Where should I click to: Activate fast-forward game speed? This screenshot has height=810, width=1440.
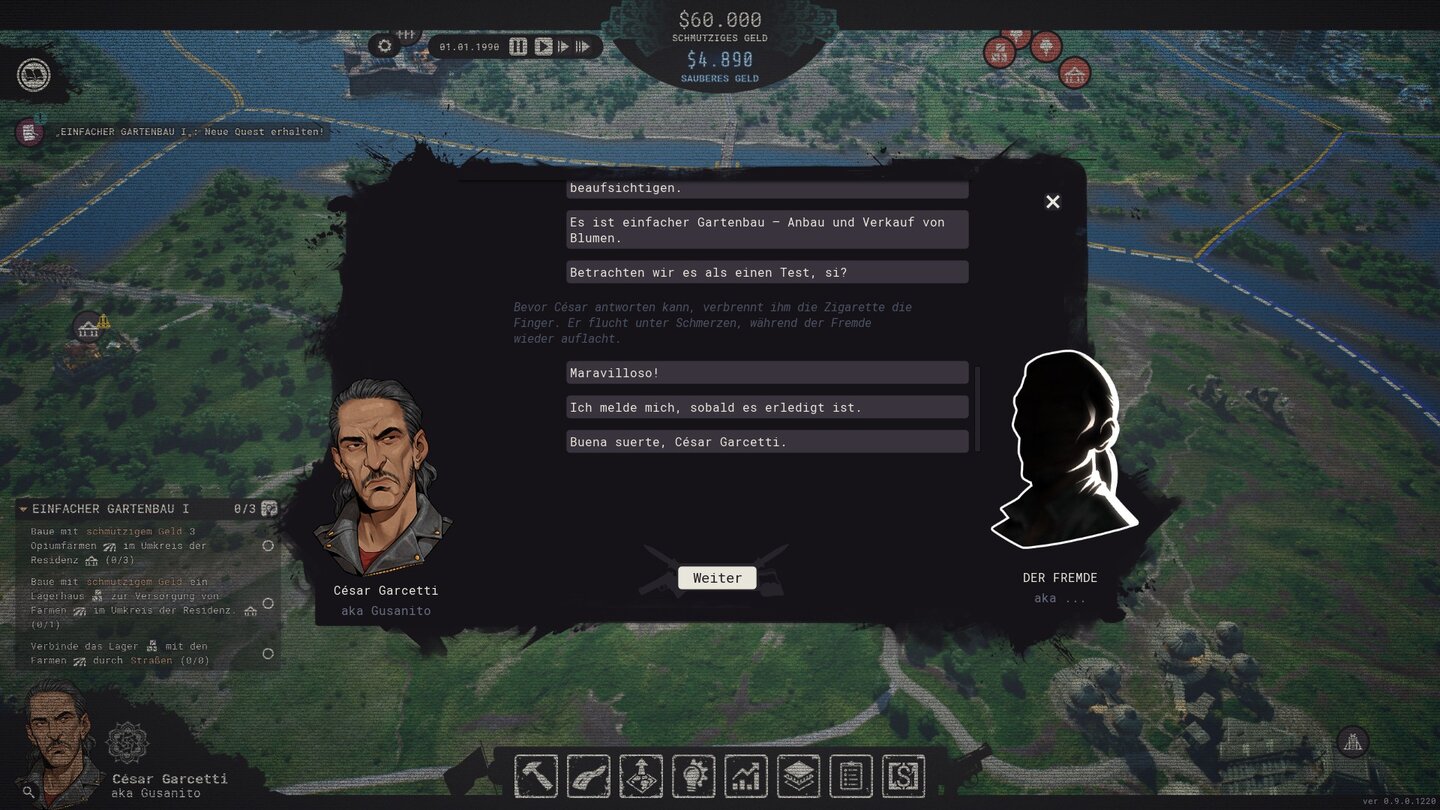pos(565,45)
